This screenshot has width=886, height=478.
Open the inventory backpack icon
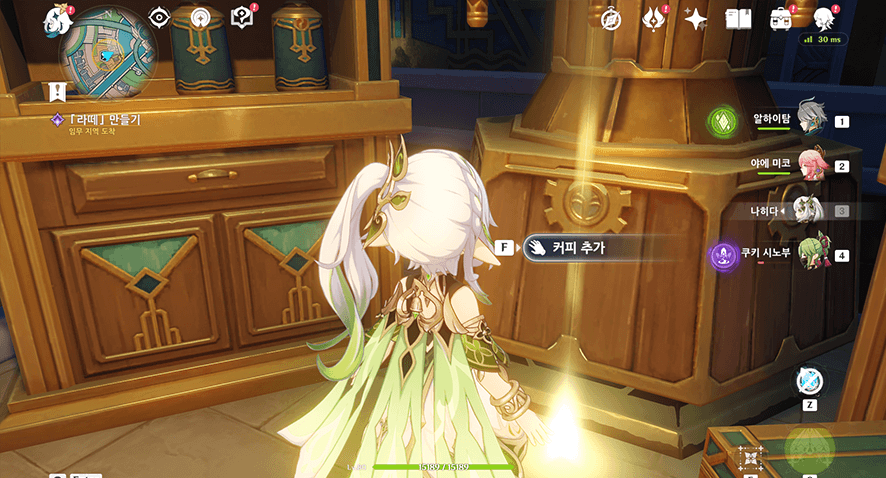780,19
